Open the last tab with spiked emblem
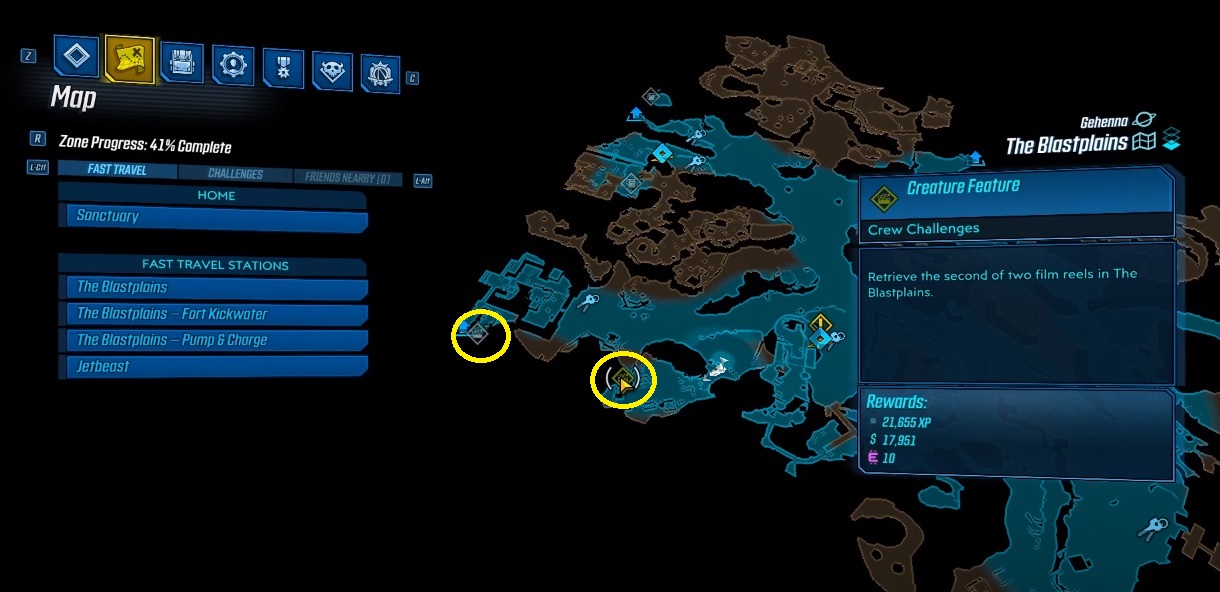 click(381, 73)
